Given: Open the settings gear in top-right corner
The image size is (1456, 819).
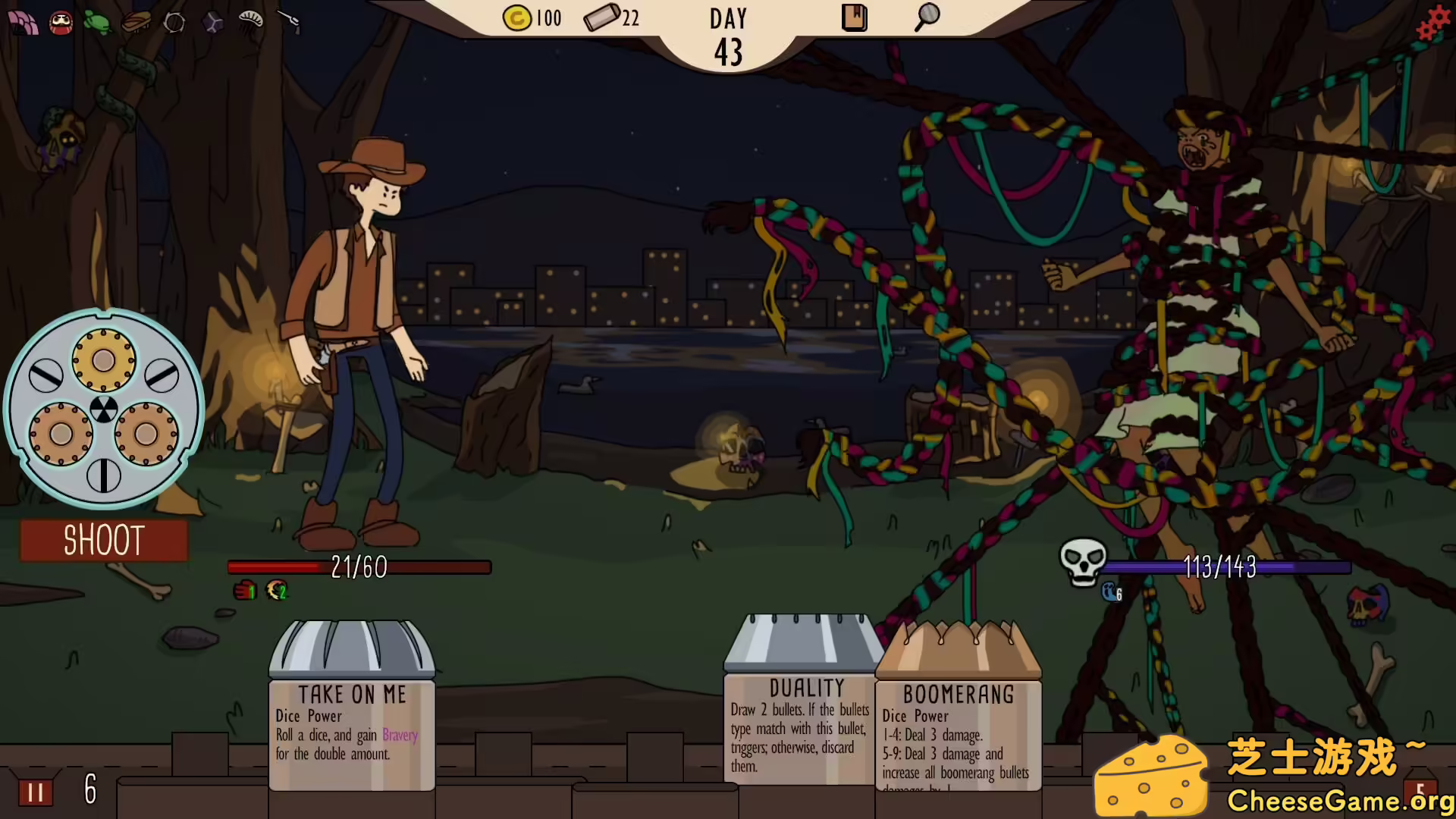Looking at the screenshot, I should click(1432, 21).
